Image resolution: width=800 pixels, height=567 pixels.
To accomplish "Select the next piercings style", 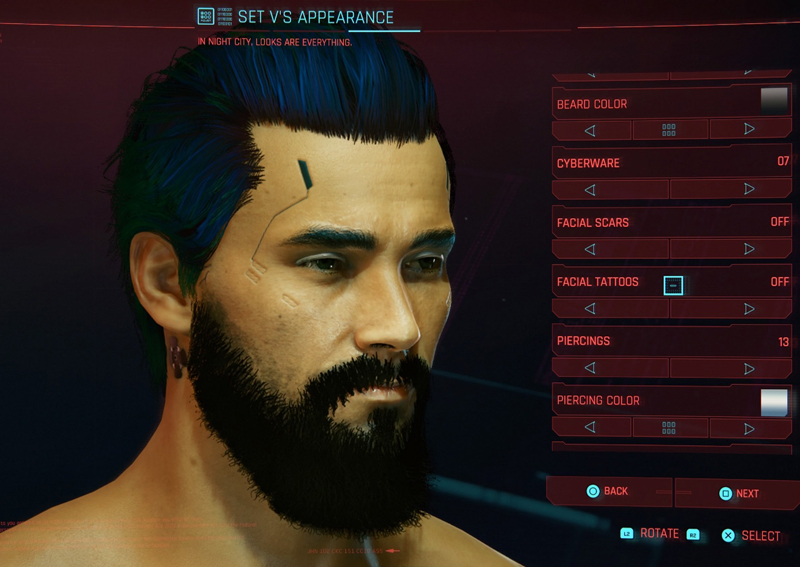I will coord(749,368).
